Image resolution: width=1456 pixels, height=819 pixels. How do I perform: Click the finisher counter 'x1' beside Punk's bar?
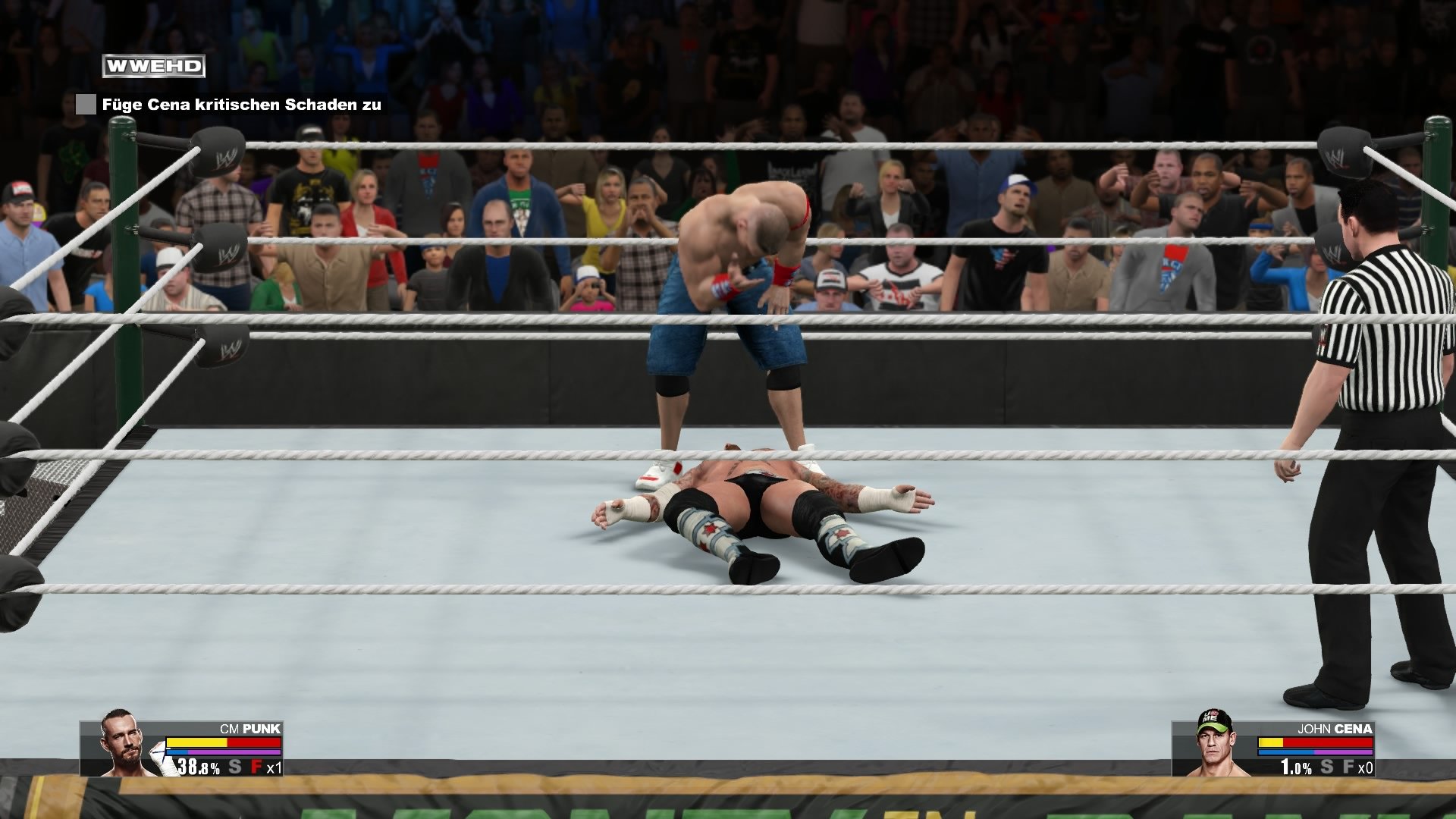tap(275, 768)
